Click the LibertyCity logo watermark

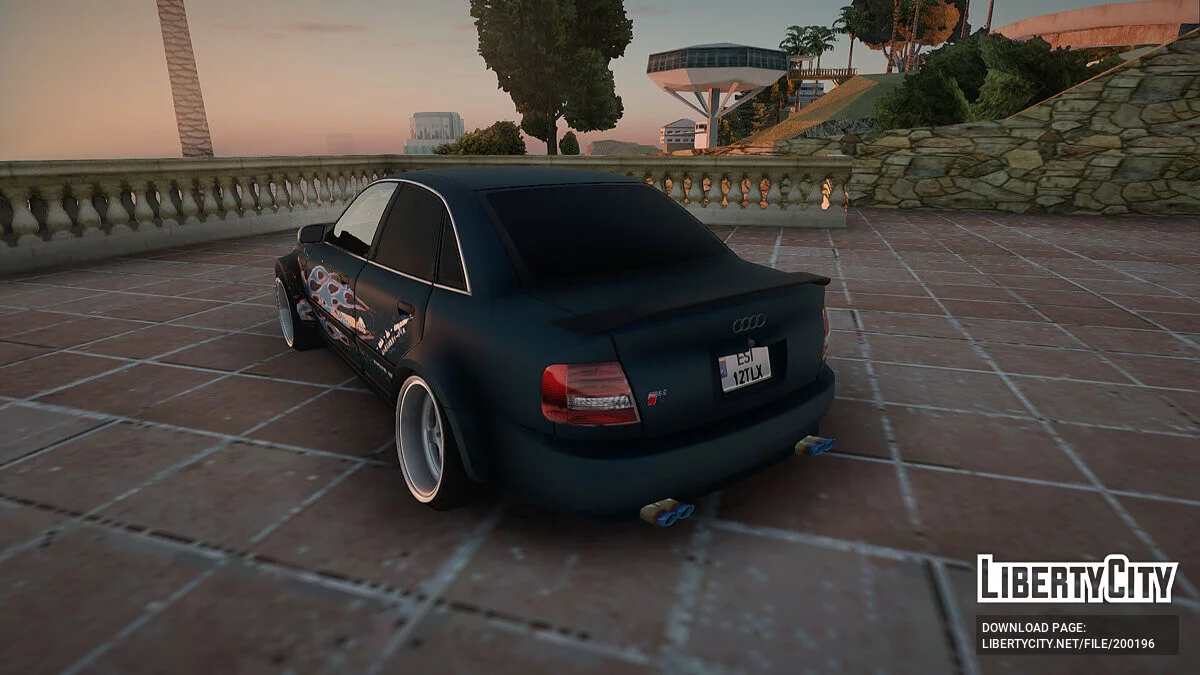1077,580
